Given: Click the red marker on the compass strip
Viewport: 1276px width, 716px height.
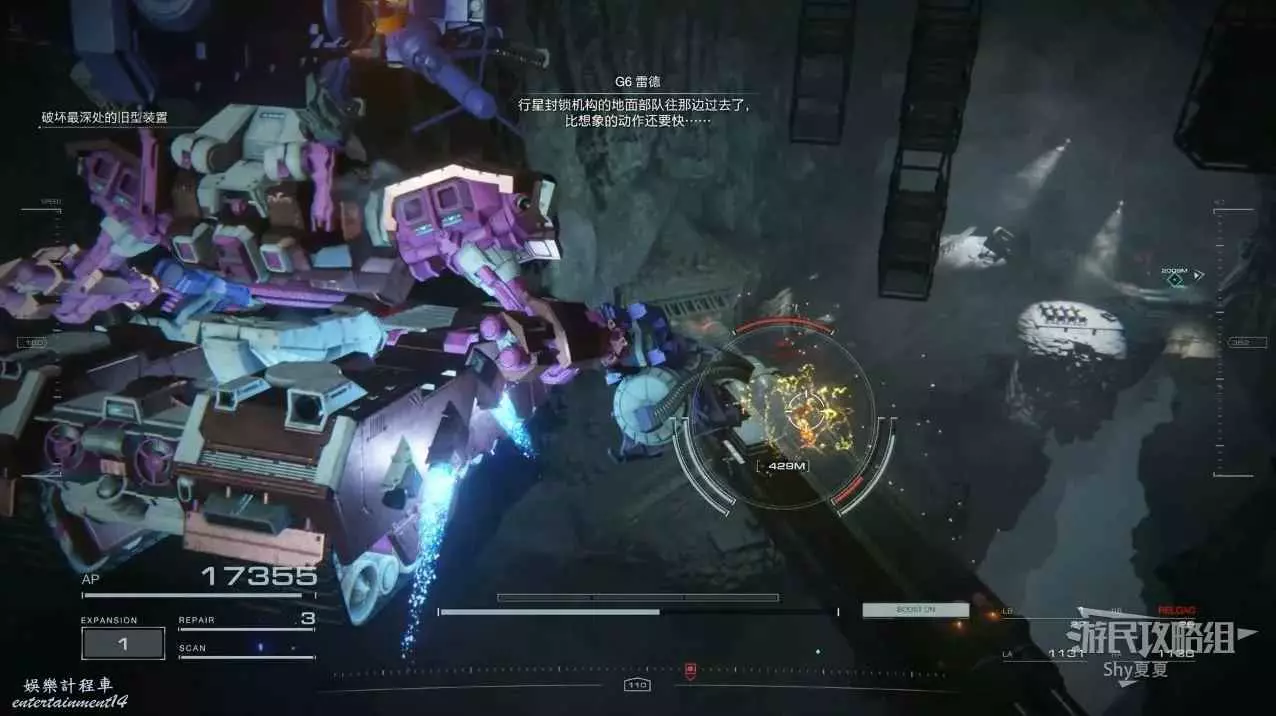Looking at the screenshot, I should point(689,668).
